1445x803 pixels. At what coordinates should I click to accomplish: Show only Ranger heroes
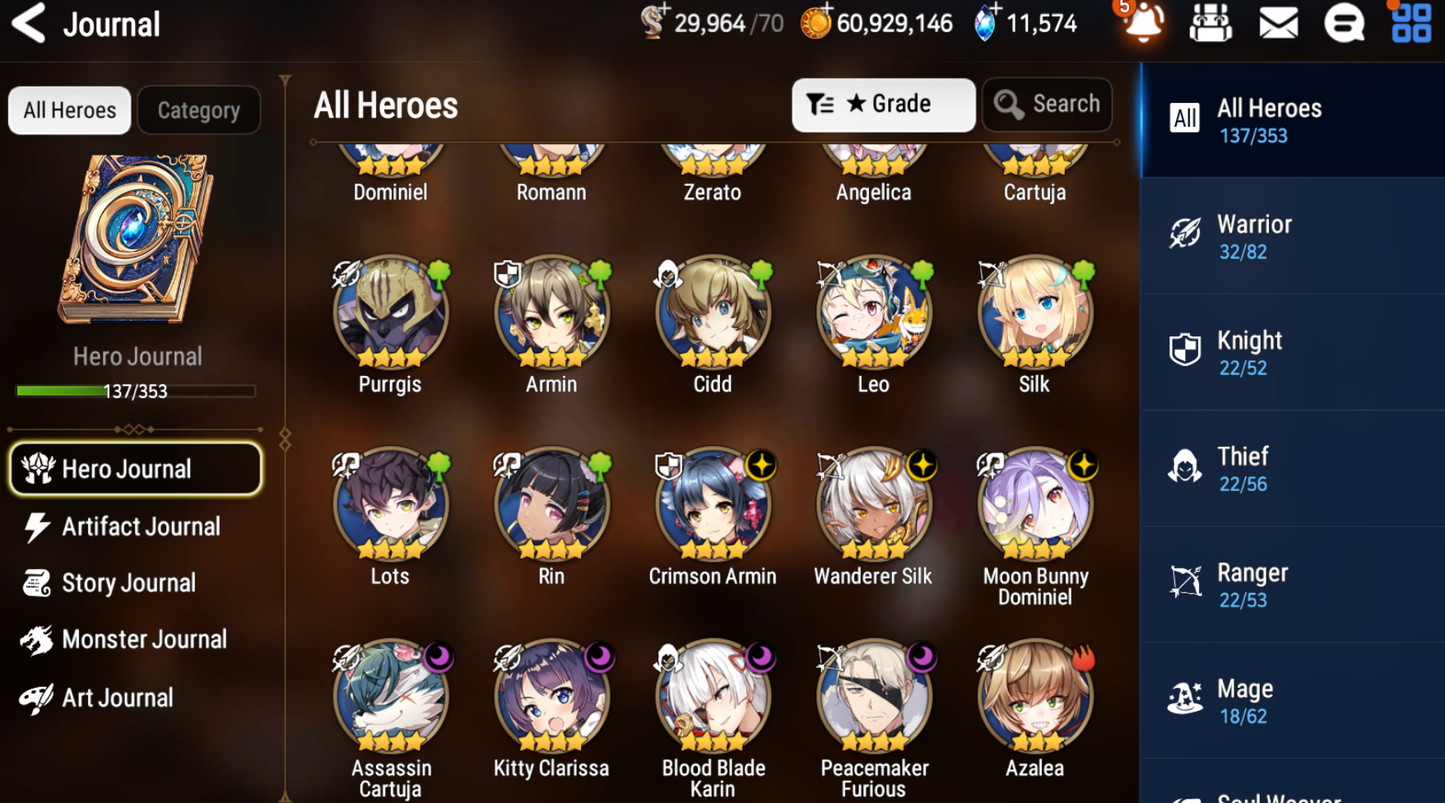1290,585
